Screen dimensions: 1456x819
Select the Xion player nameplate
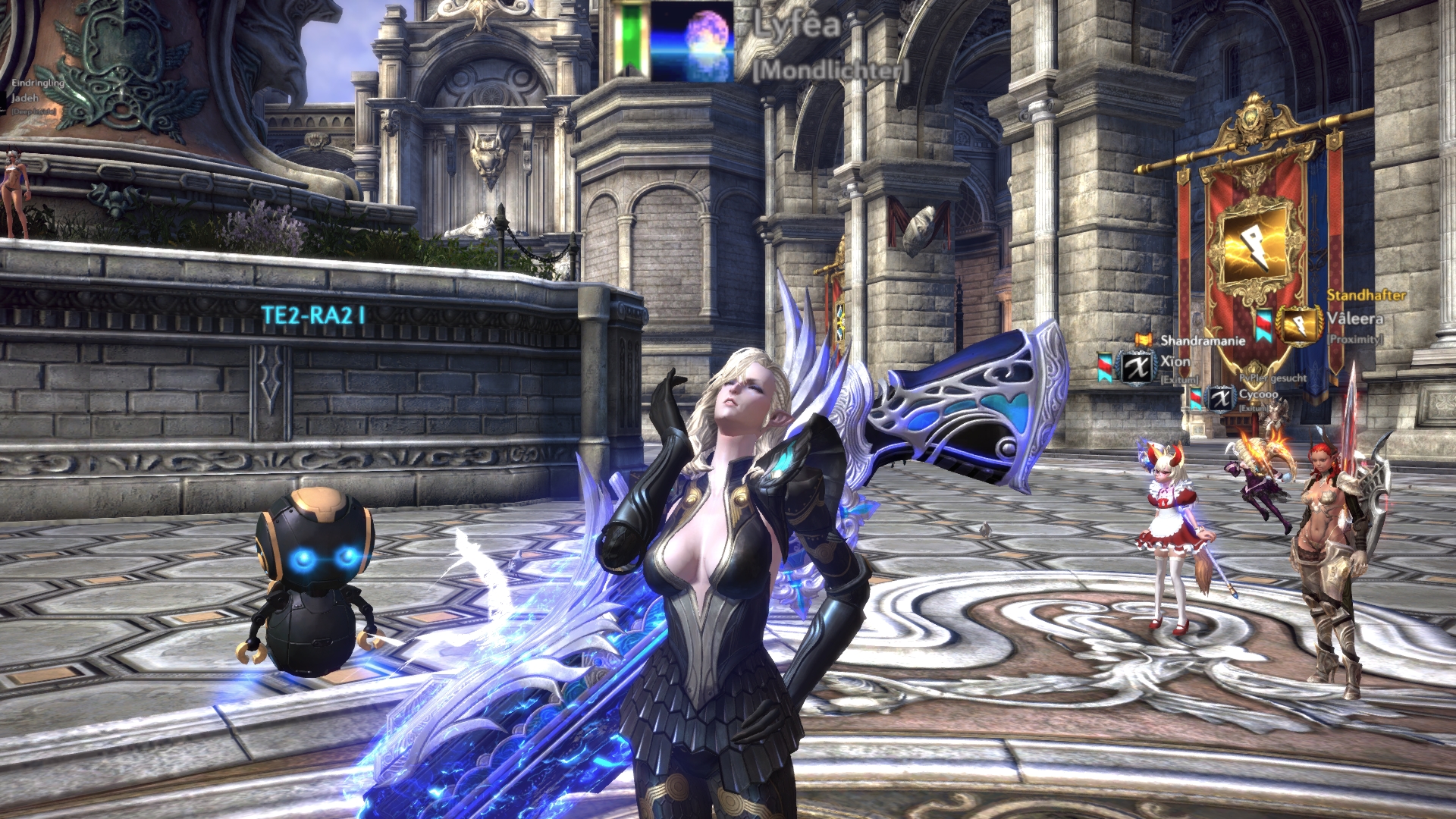pyautogui.click(x=1175, y=362)
